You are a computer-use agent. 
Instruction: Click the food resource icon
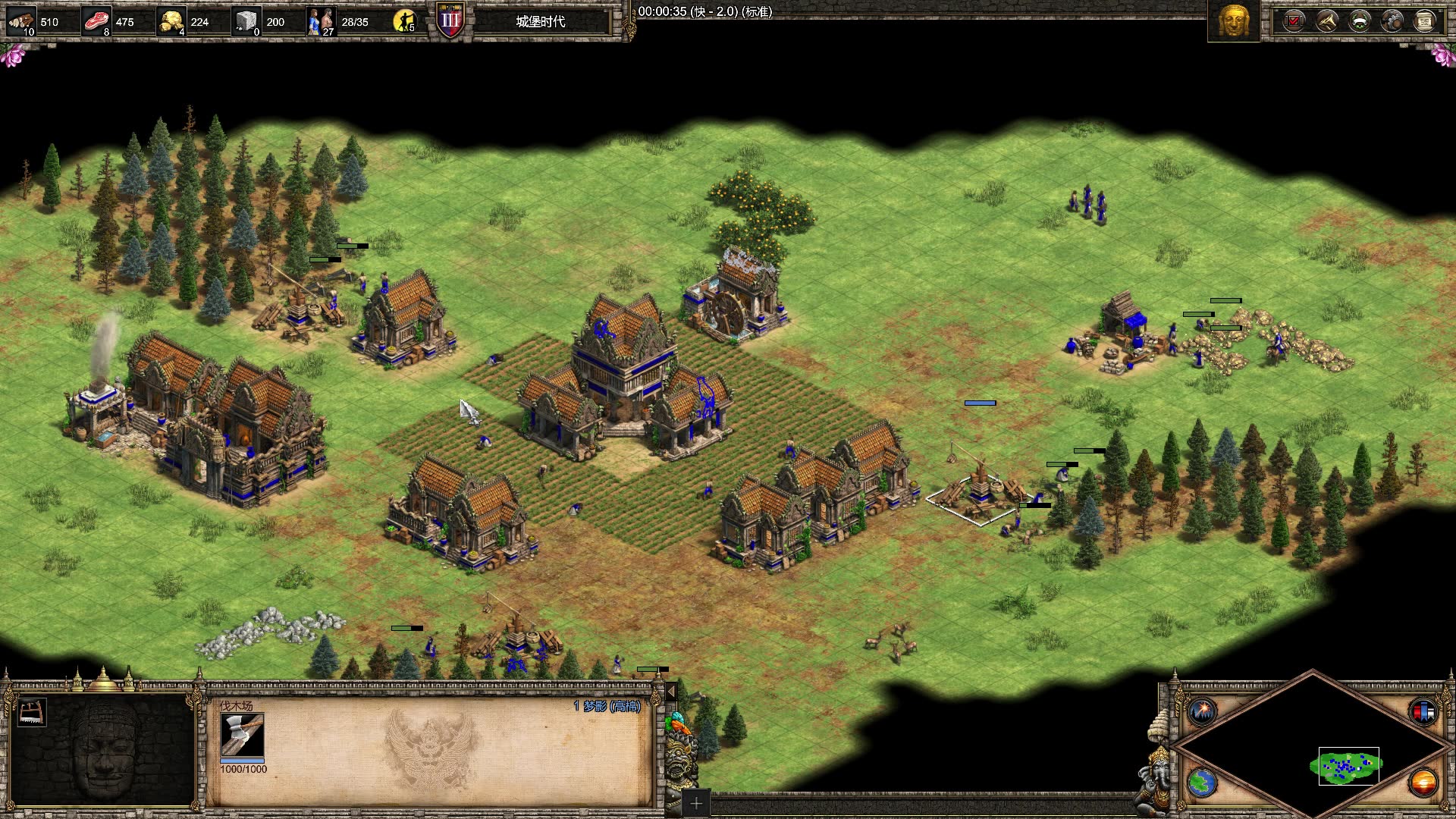pos(96,21)
